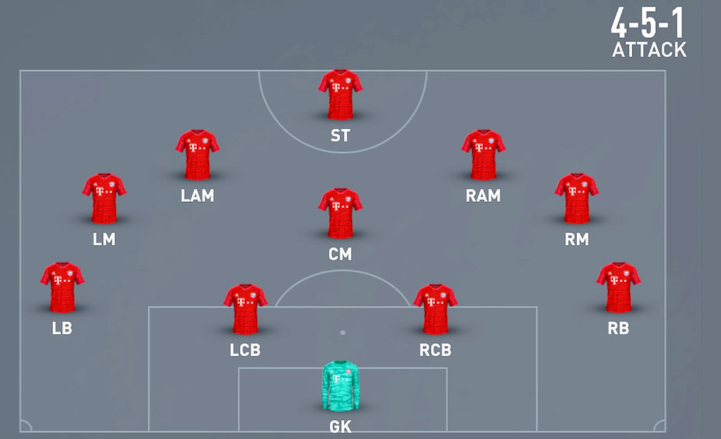Select the RB defender shirt

[618, 288]
